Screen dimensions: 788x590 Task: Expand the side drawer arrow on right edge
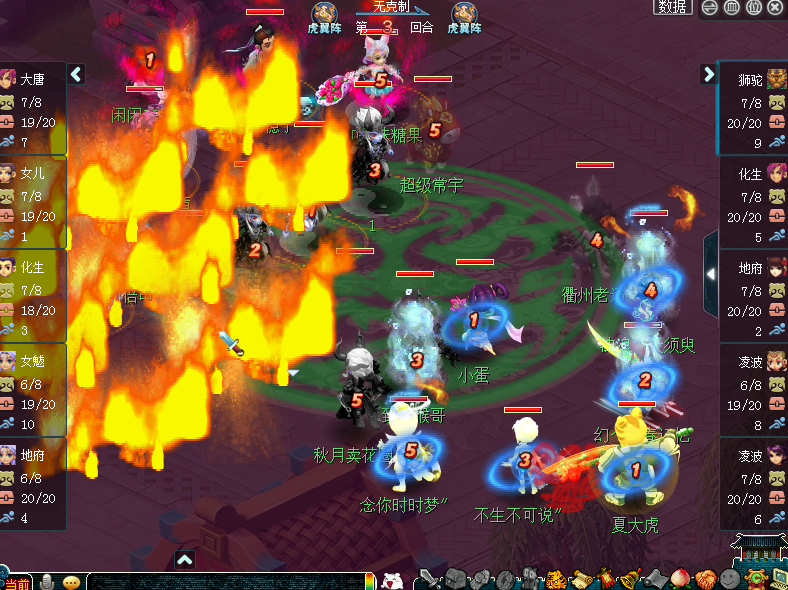[x=711, y=273]
